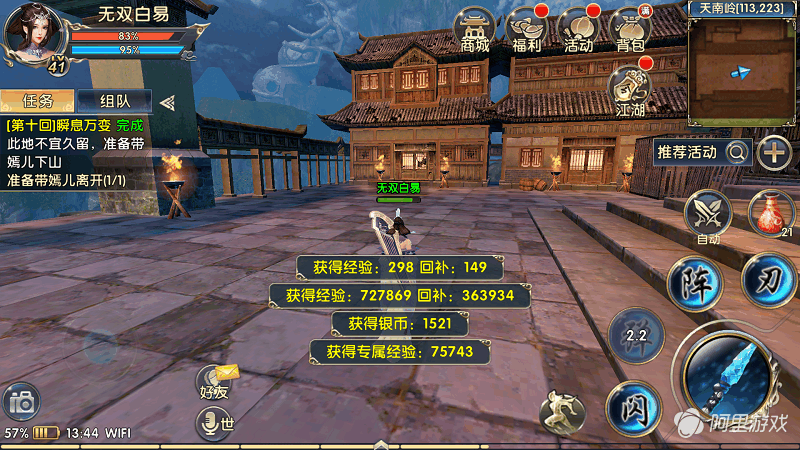The height and width of the screenshot is (450, 800).
Task: Click the 天南岭 minimap
Action: coord(743,66)
